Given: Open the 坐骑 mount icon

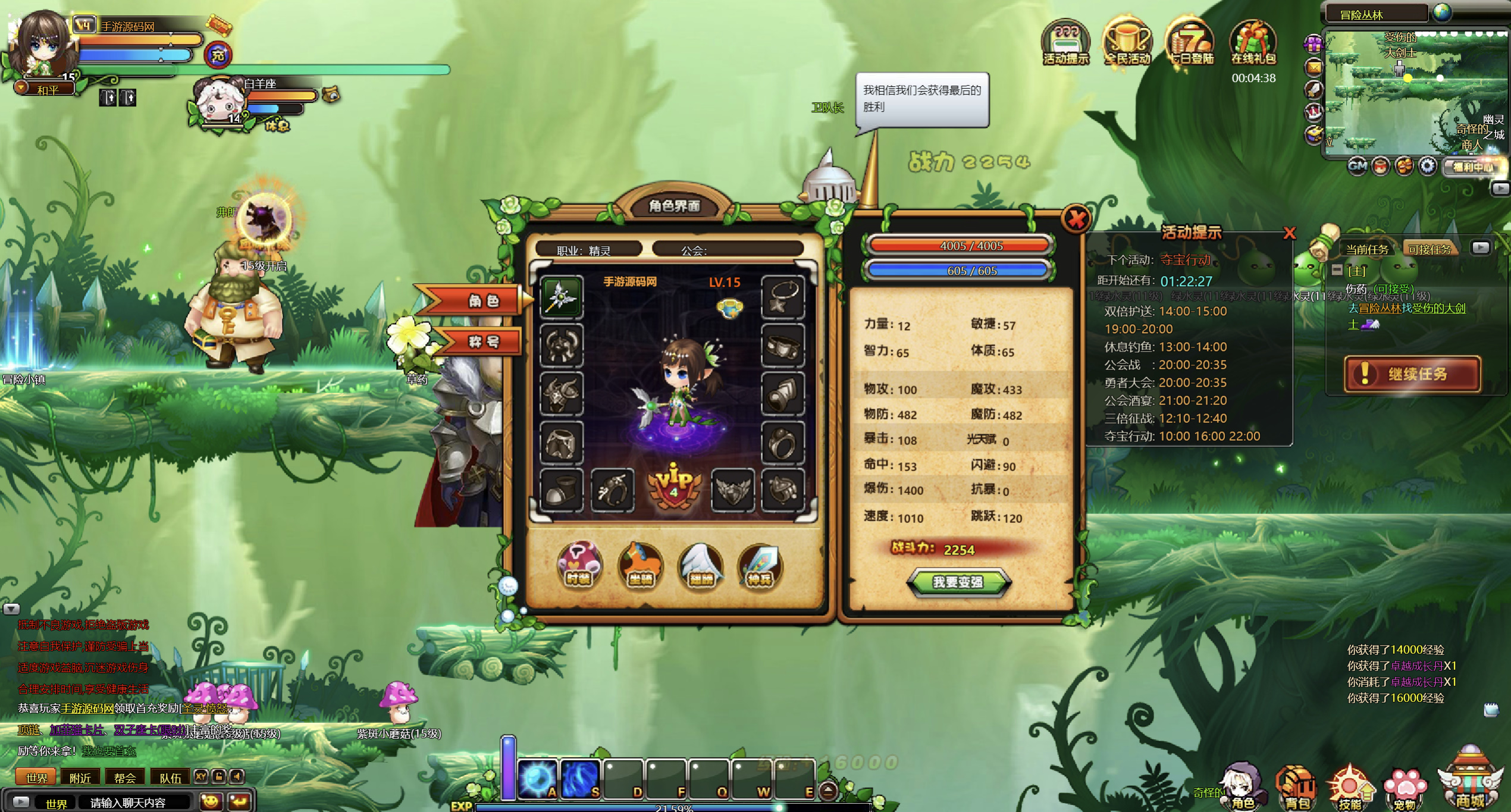Looking at the screenshot, I should click(x=640, y=565).
